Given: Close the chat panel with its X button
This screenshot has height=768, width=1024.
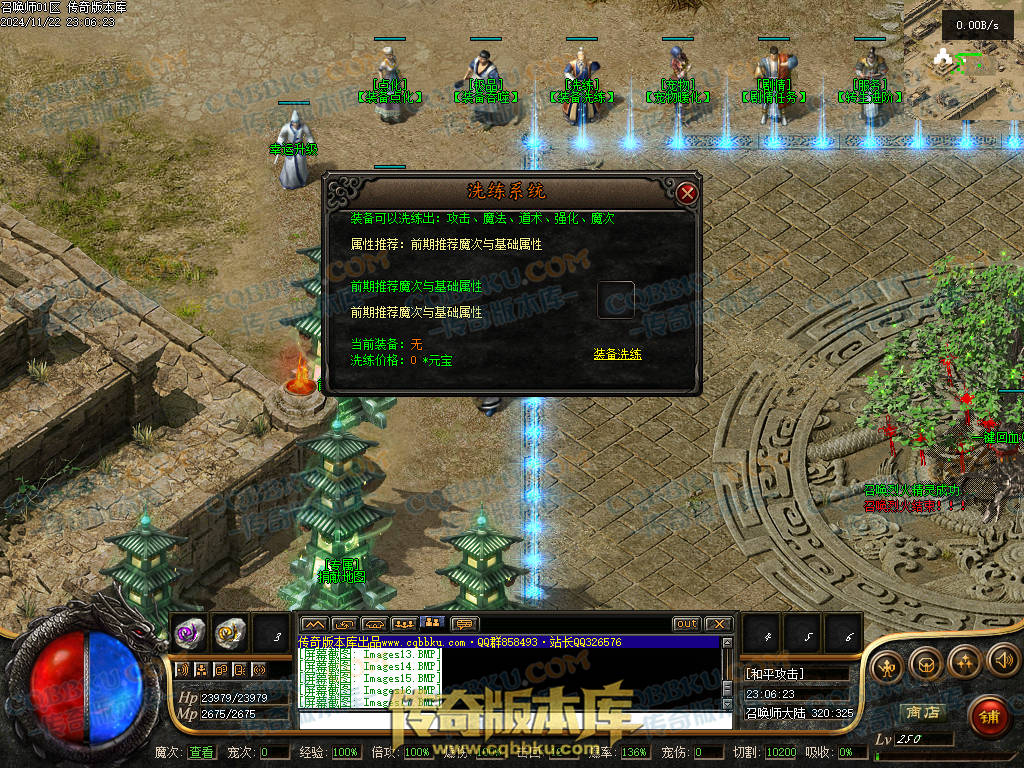Looking at the screenshot, I should coord(718,624).
